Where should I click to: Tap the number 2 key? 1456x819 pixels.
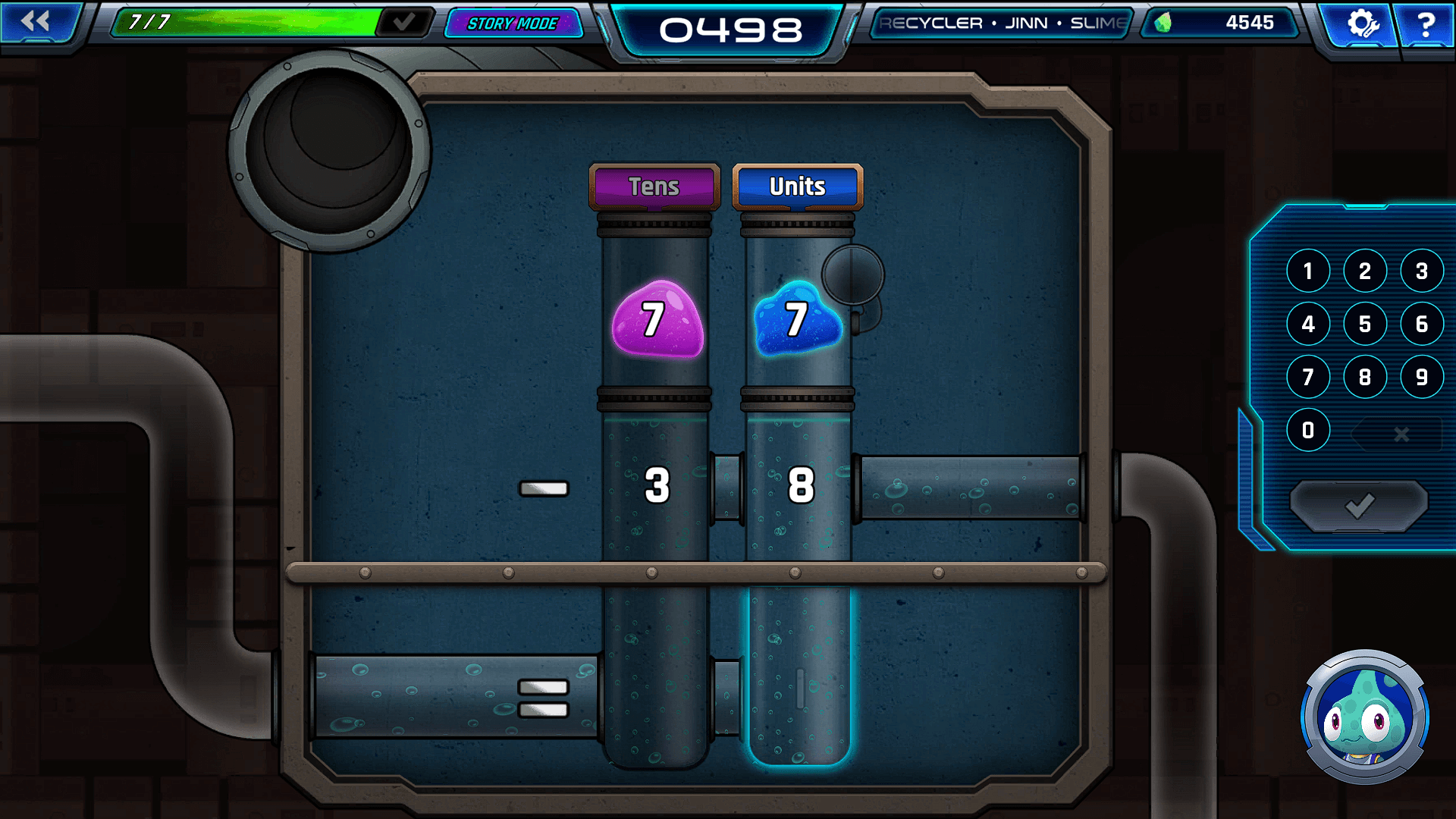[1365, 271]
